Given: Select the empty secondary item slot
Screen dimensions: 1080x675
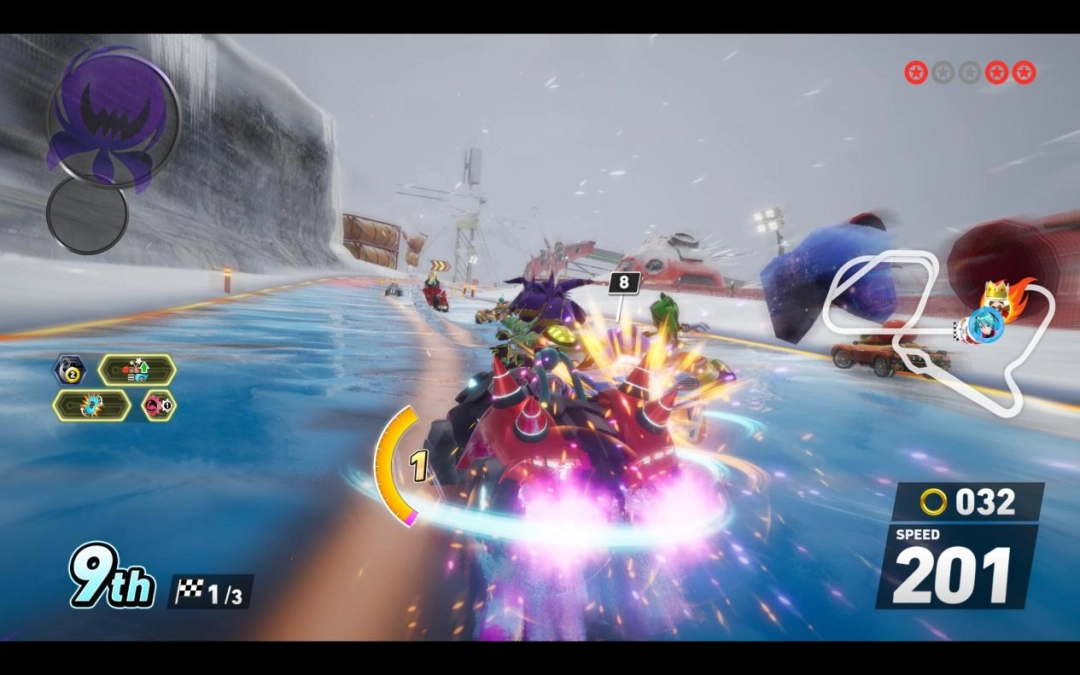Looking at the screenshot, I should 87,215.
